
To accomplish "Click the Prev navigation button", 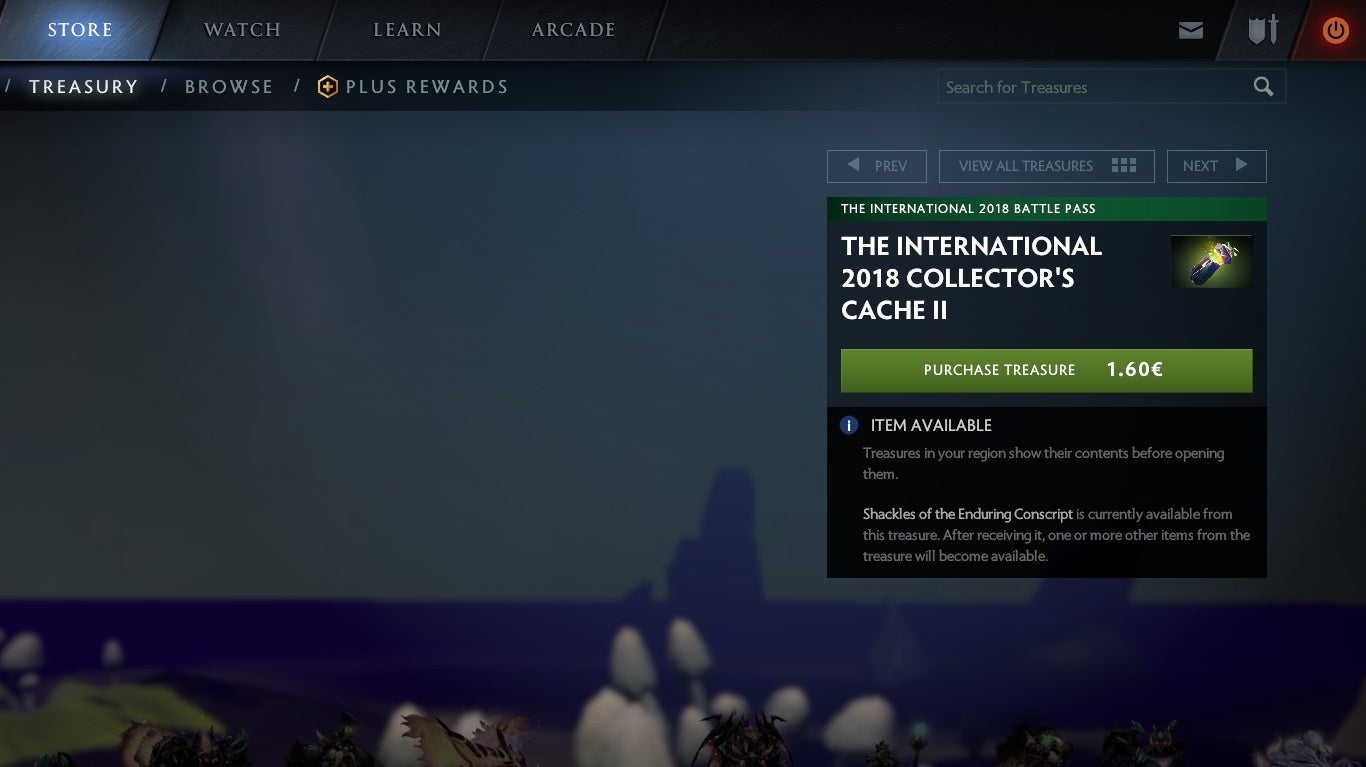I will [877, 165].
